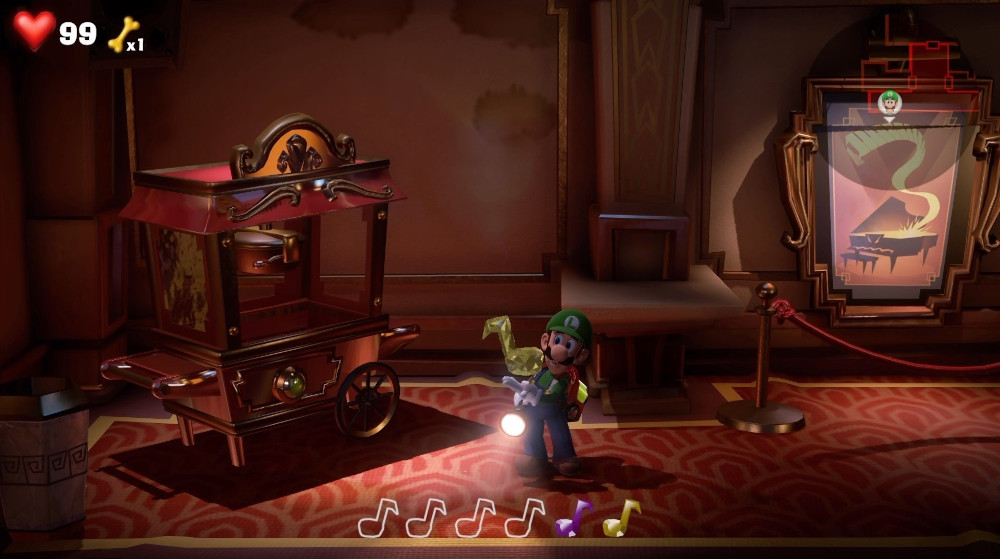
Task: Select the purple music note
Action: click(573, 518)
